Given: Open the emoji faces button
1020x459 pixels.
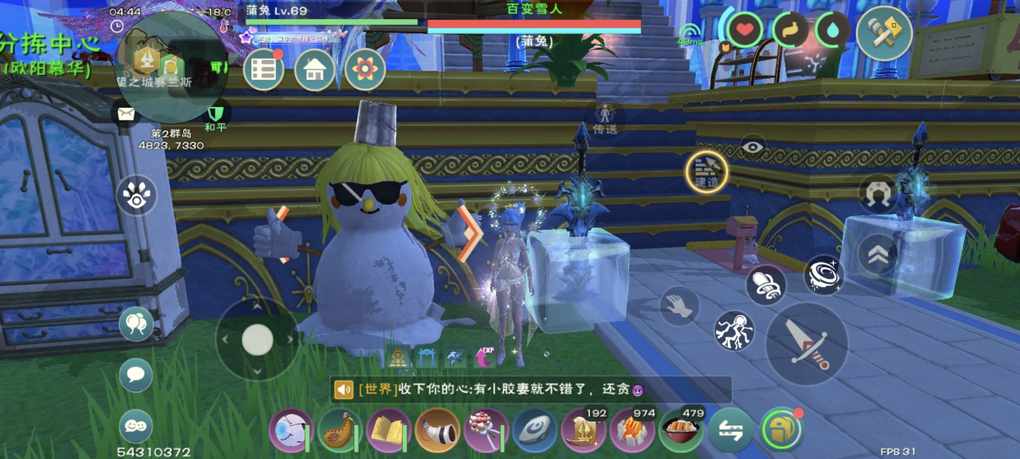Looking at the screenshot, I should pyautogui.click(x=136, y=426).
